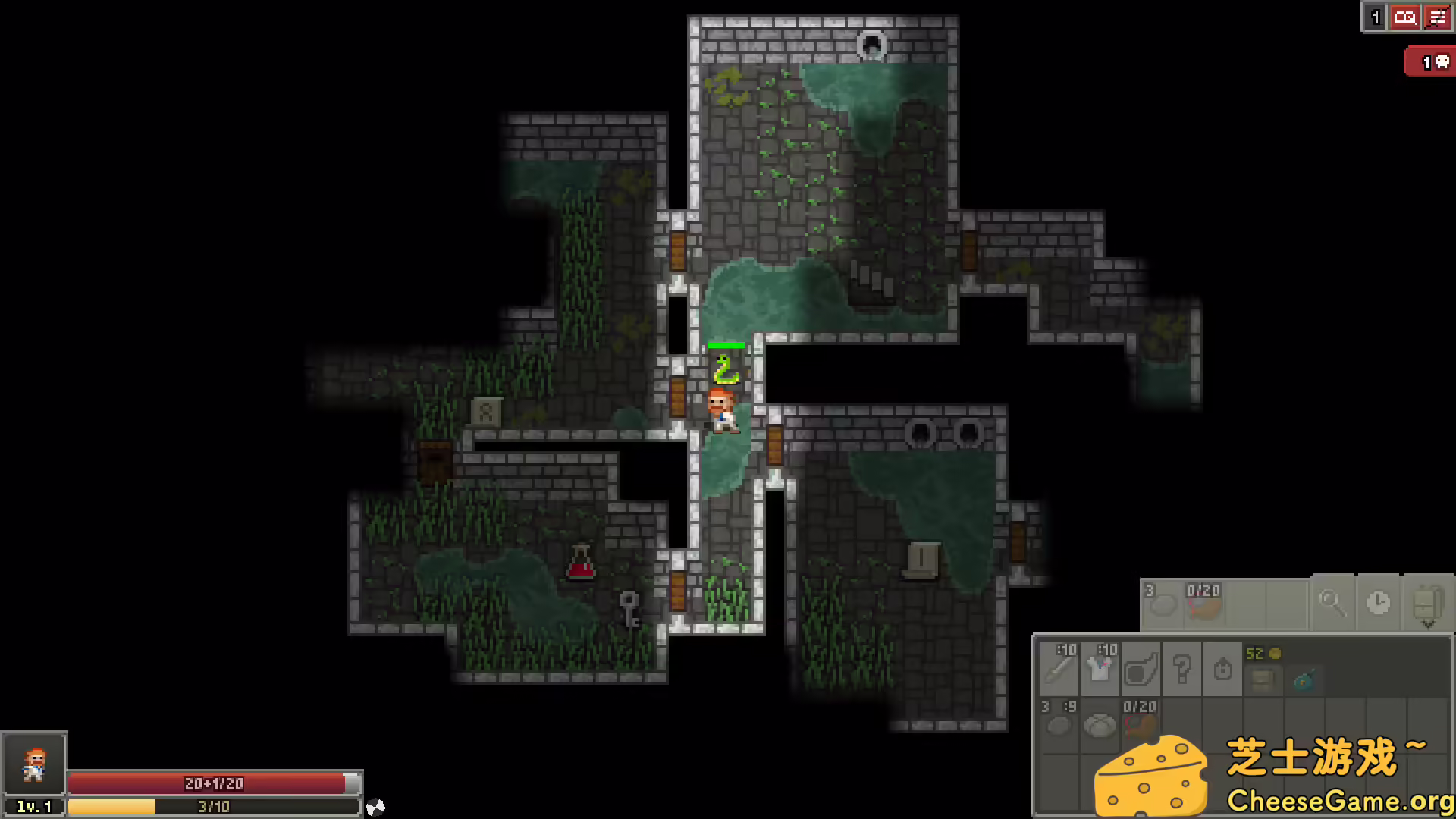Select the magnifying glass examine tool
1456x819 pixels.
1332,604
